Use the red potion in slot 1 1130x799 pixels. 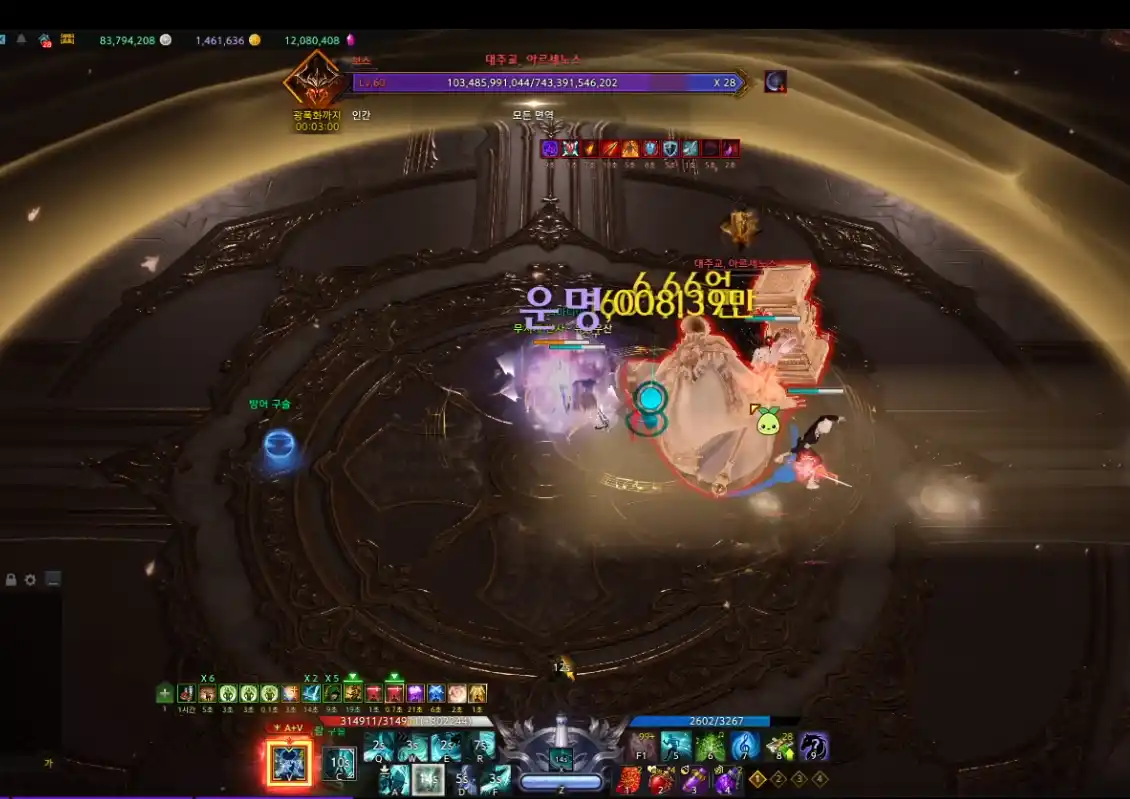[x=628, y=779]
